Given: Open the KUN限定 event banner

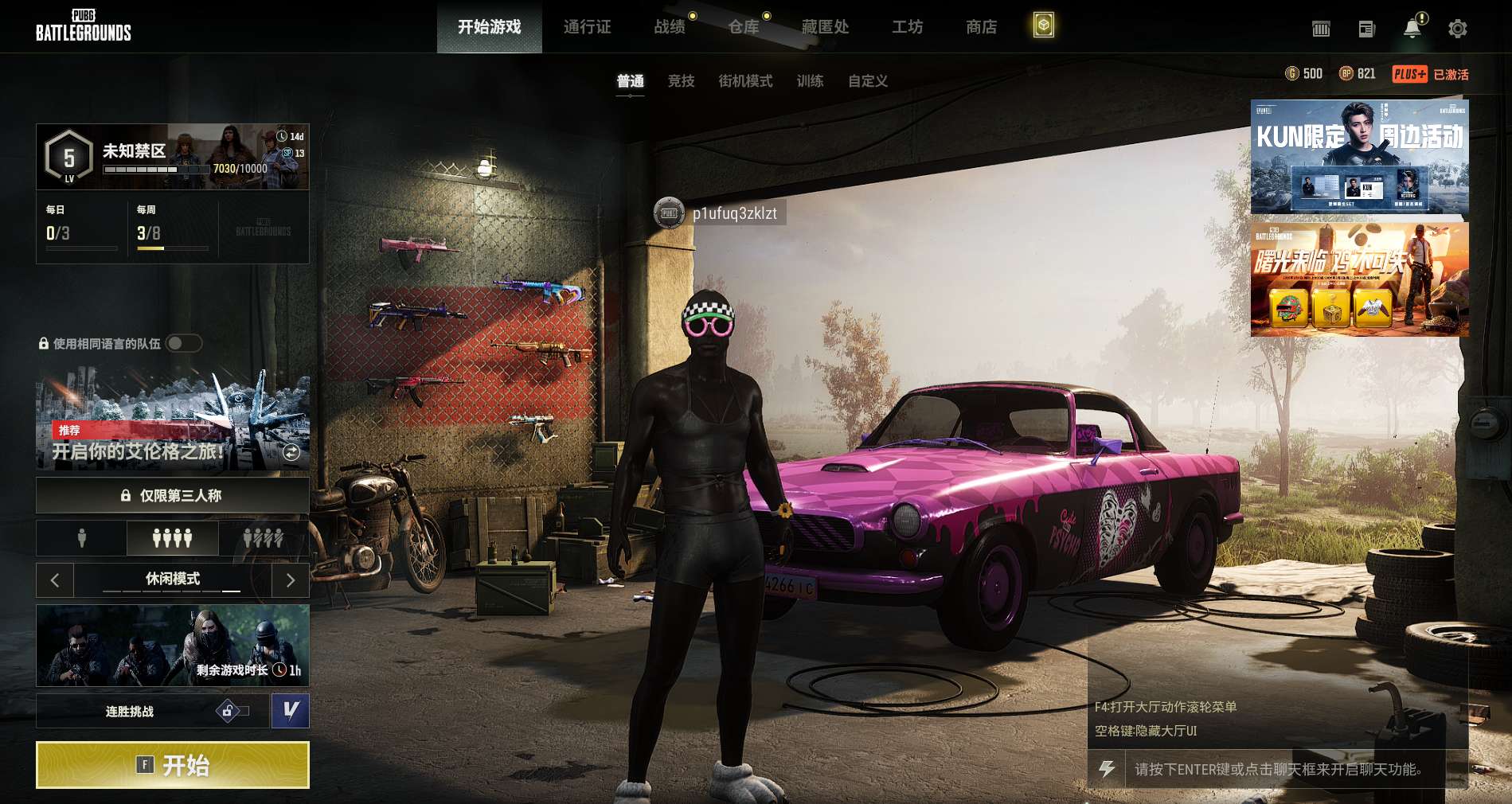Looking at the screenshot, I should [1359, 157].
